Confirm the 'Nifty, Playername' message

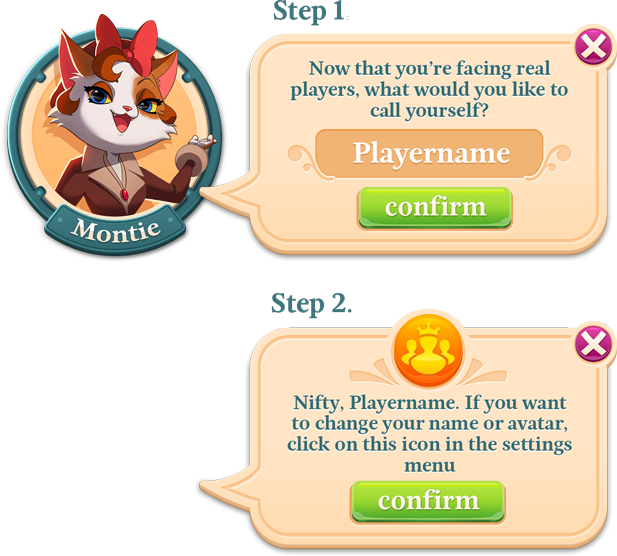(x=427, y=501)
